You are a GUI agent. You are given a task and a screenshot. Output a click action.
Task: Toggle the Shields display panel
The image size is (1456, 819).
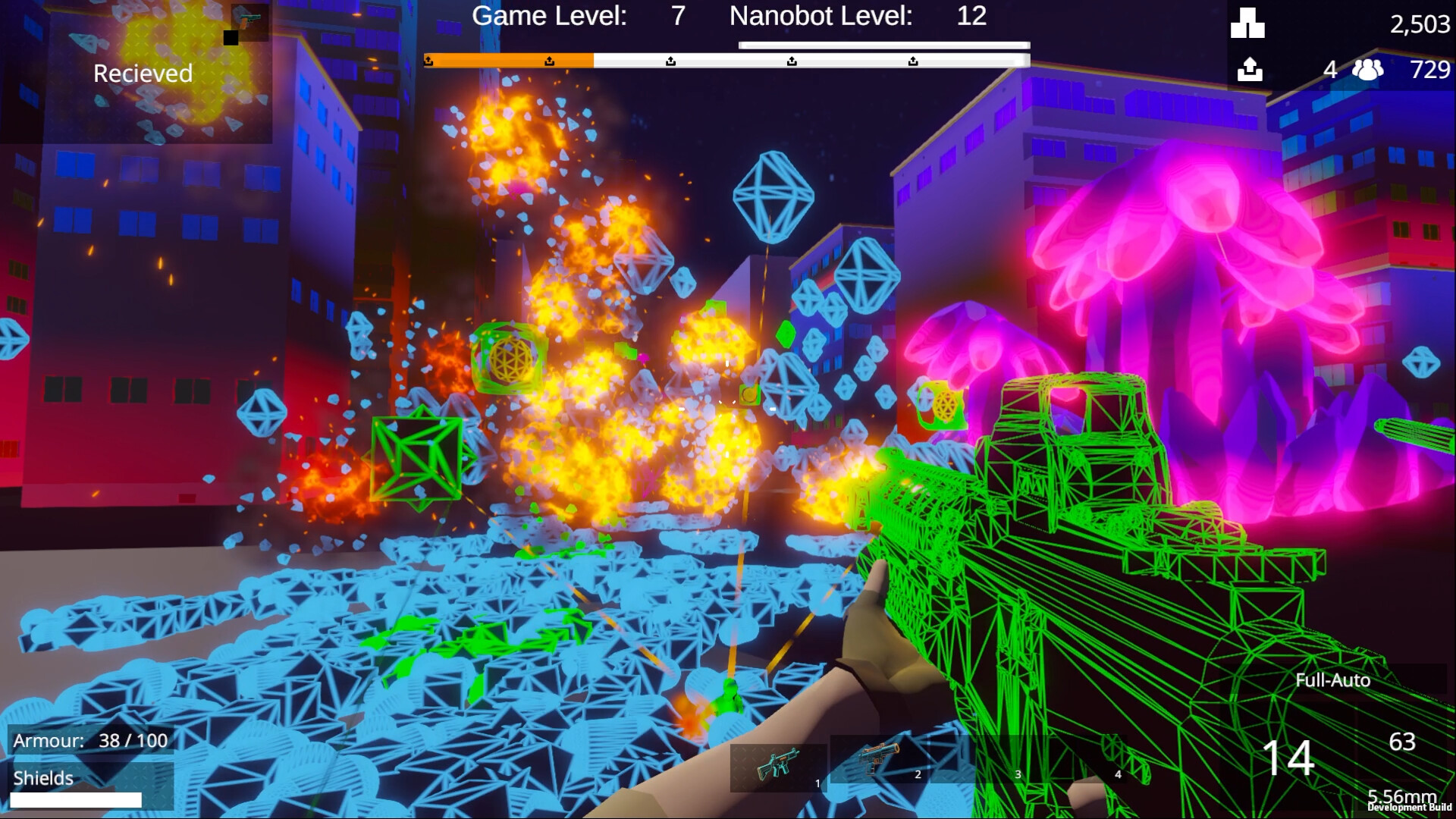point(42,777)
